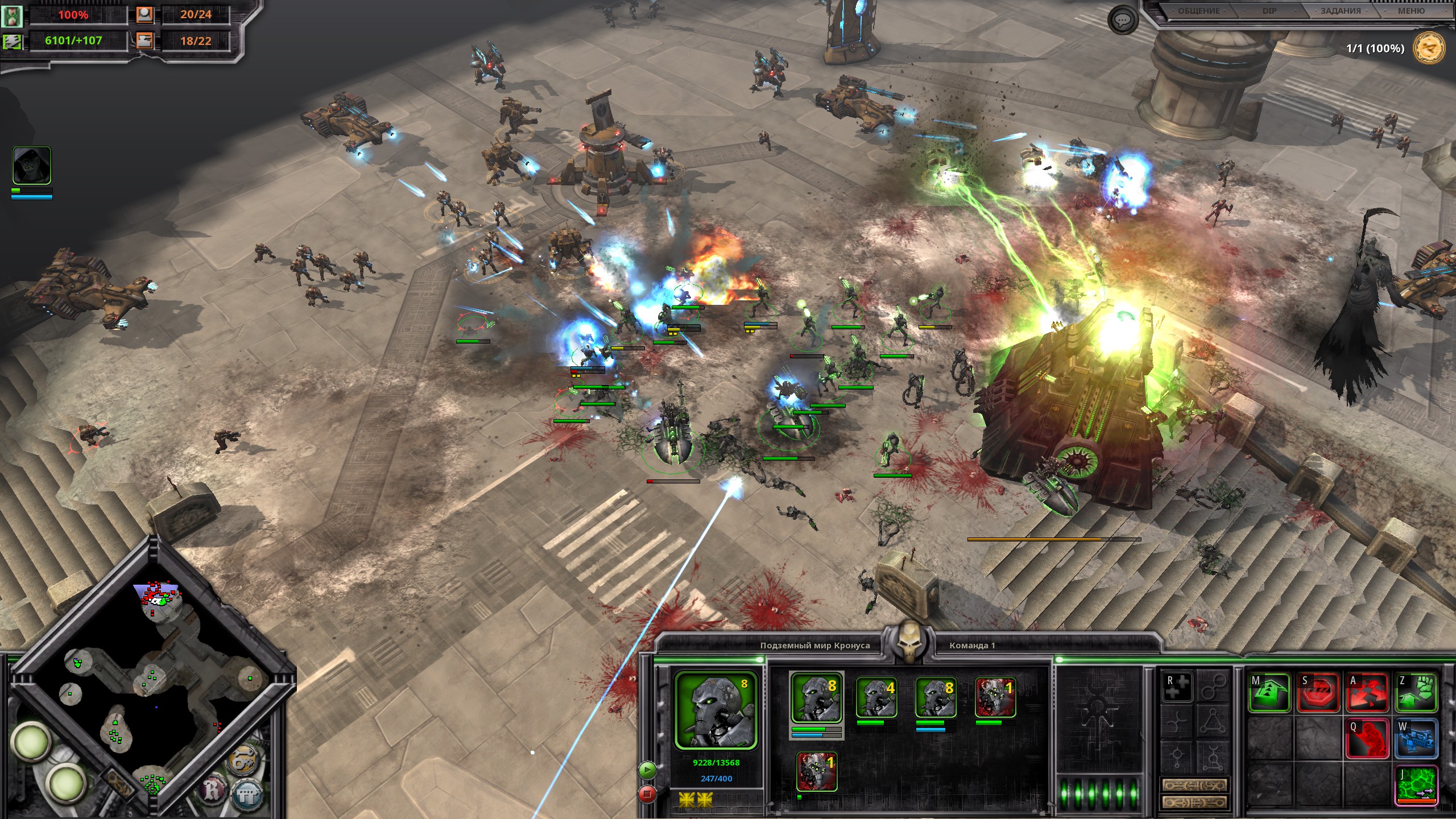
Task: Activate the Move command (M)
Action: pos(1269,692)
